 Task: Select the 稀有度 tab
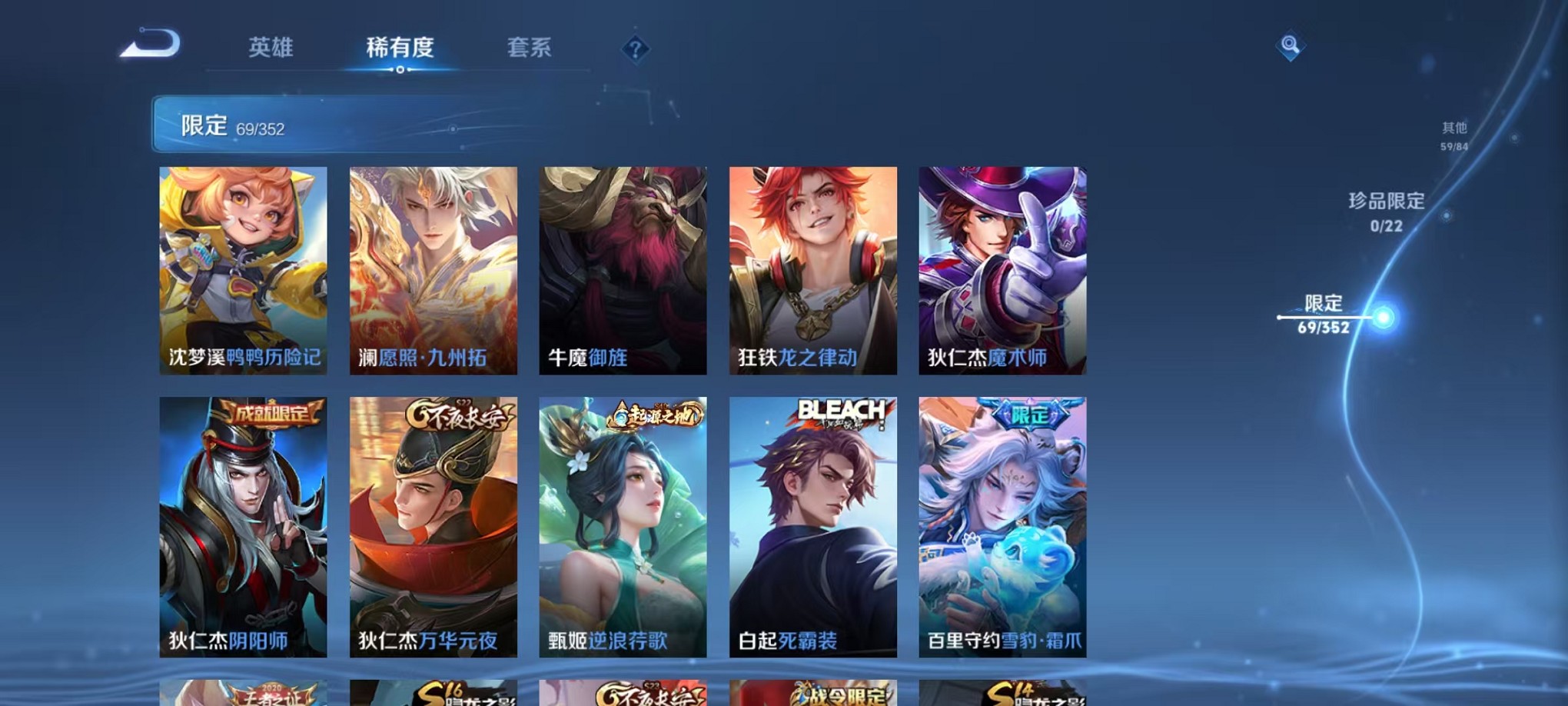coord(399,48)
